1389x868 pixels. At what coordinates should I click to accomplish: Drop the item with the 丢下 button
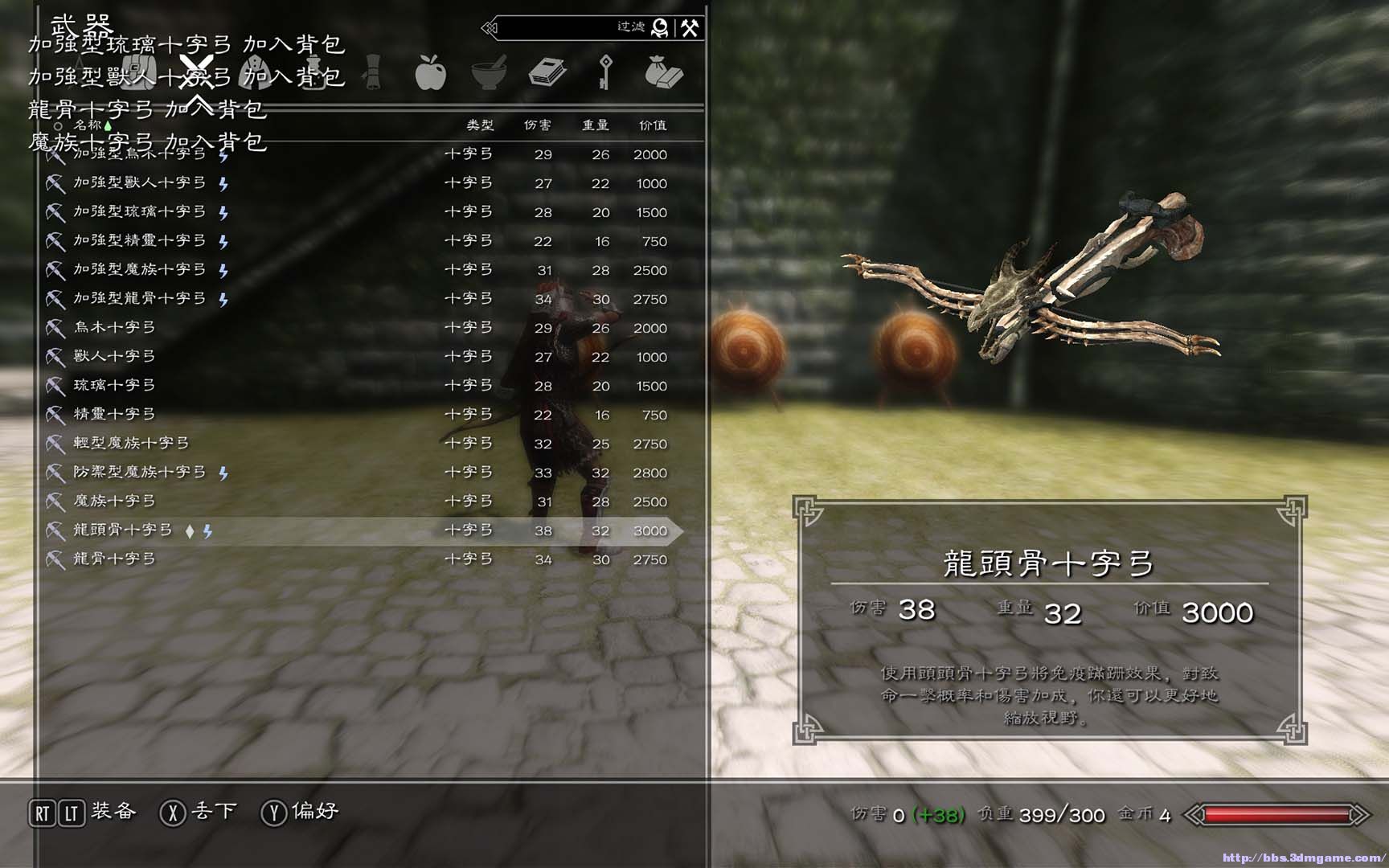click(x=213, y=812)
